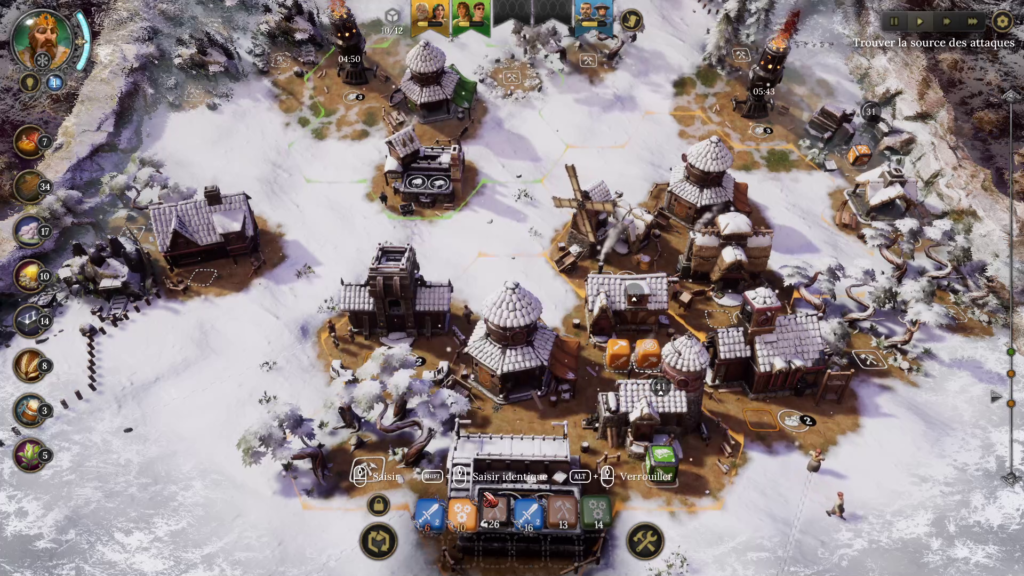Open the bearded king portrait
Viewport: 1024px width, 576px height.
pos(42,39)
